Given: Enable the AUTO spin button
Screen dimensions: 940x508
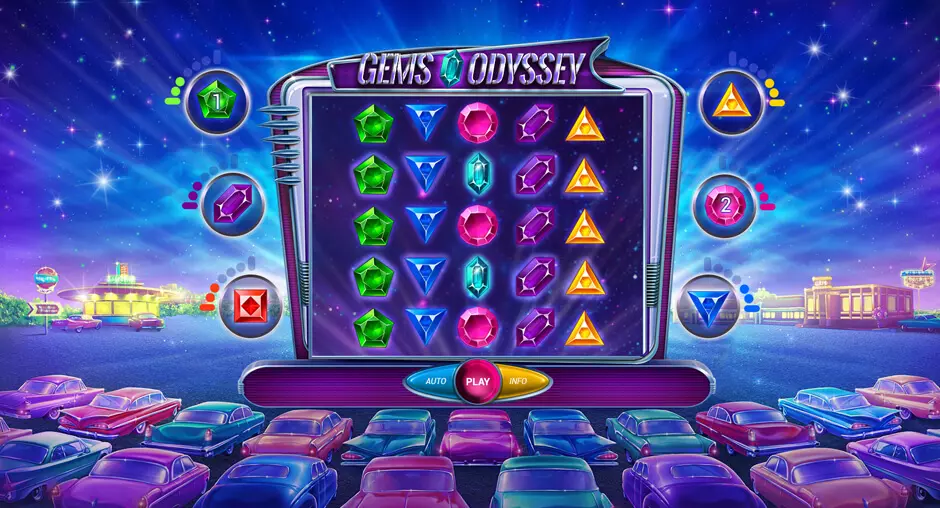Looking at the screenshot, I should point(434,381).
